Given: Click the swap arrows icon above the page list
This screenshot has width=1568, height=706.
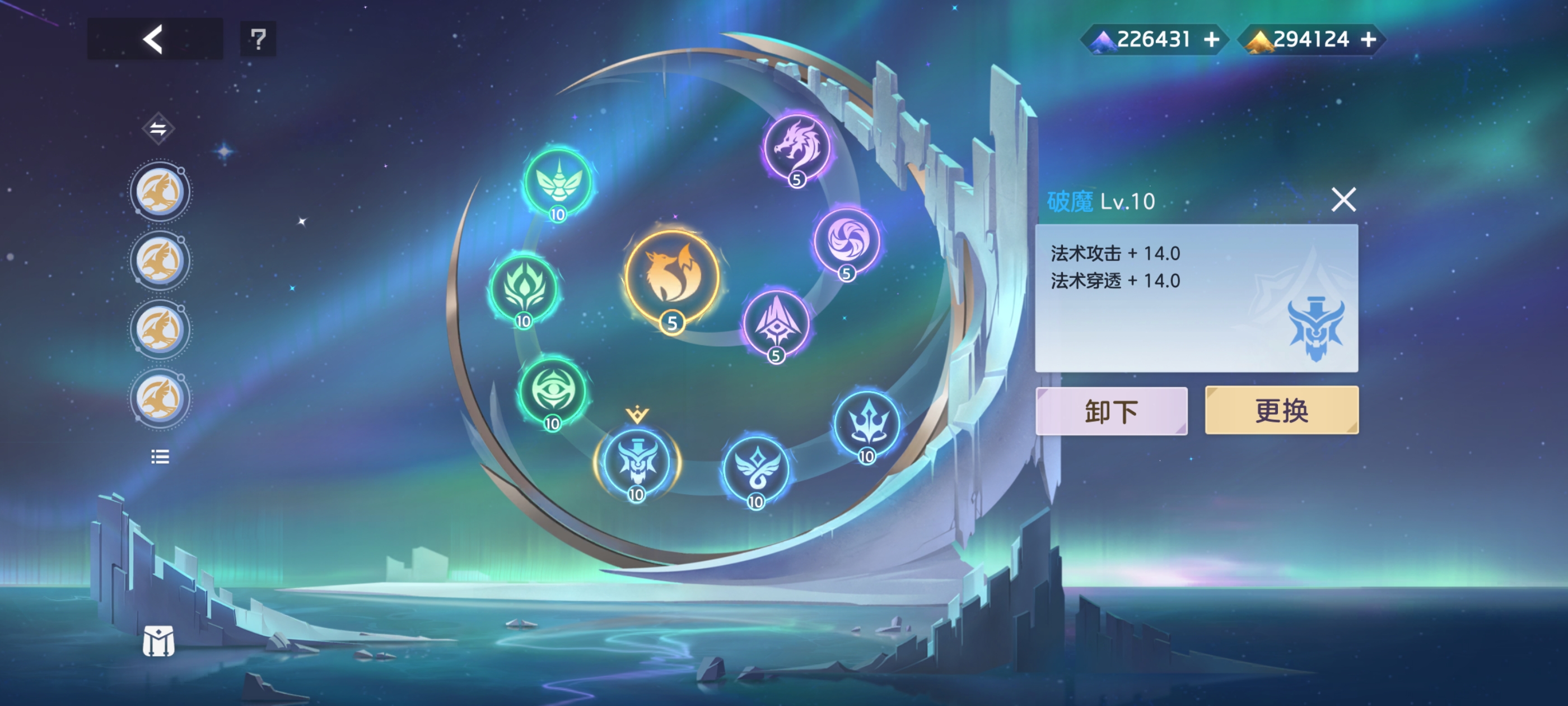Looking at the screenshot, I should 160,128.
